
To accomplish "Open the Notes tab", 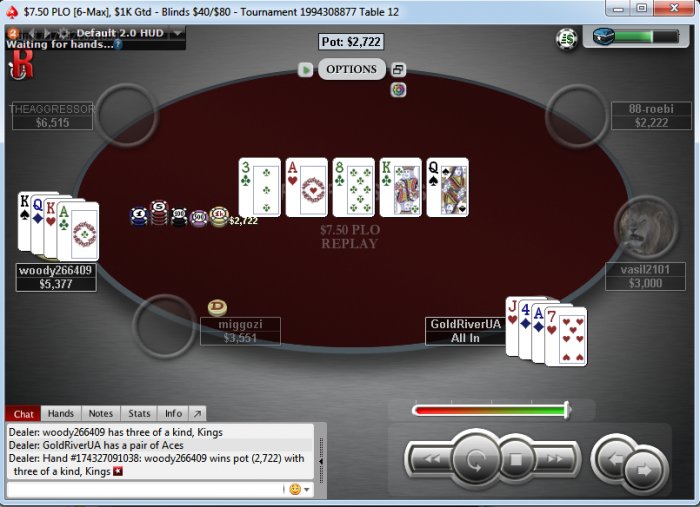I will pos(101,413).
